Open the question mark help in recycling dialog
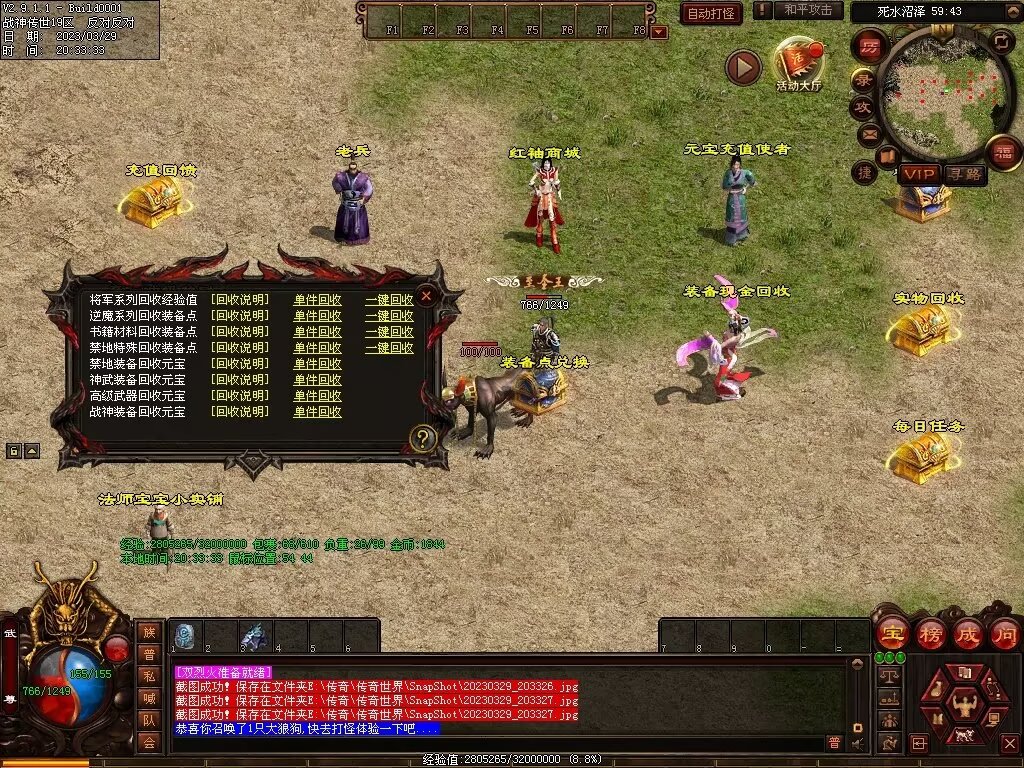Screen dimensions: 1024x768 coord(423,439)
